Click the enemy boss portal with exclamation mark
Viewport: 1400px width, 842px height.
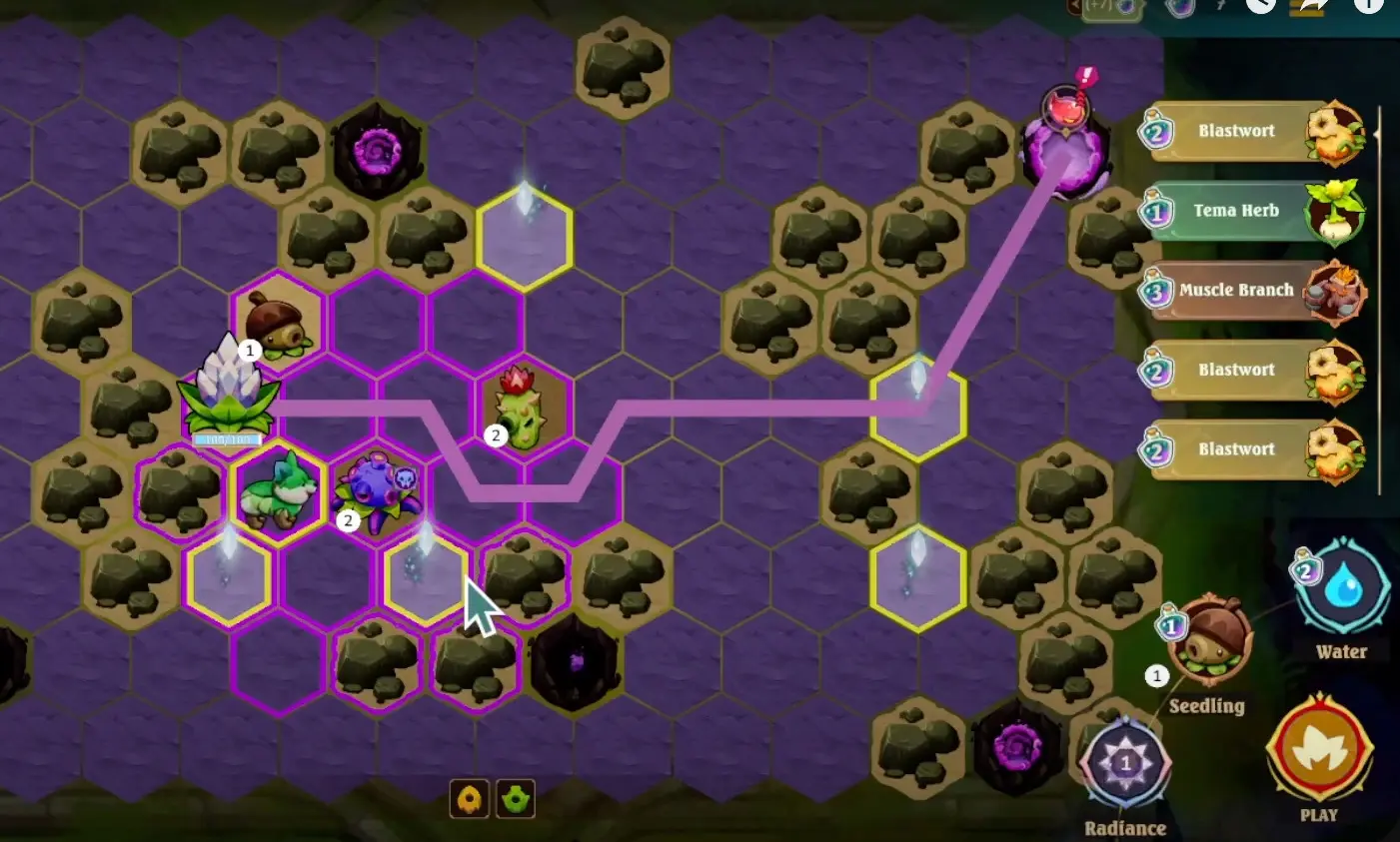(1066, 145)
